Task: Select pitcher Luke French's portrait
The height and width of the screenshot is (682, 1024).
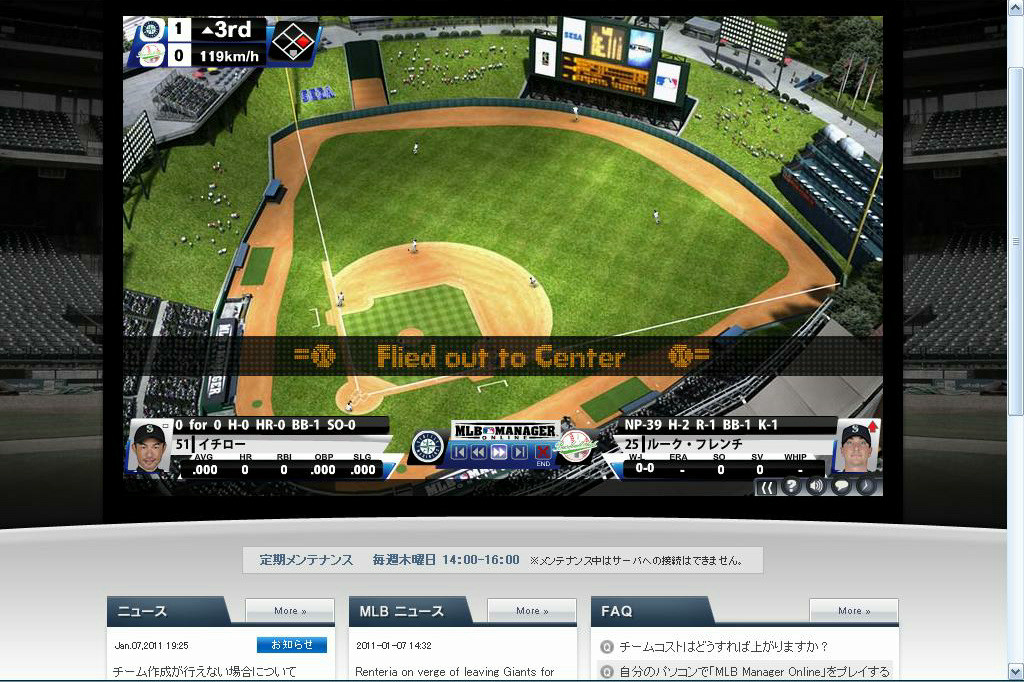Action: point(856,446)
